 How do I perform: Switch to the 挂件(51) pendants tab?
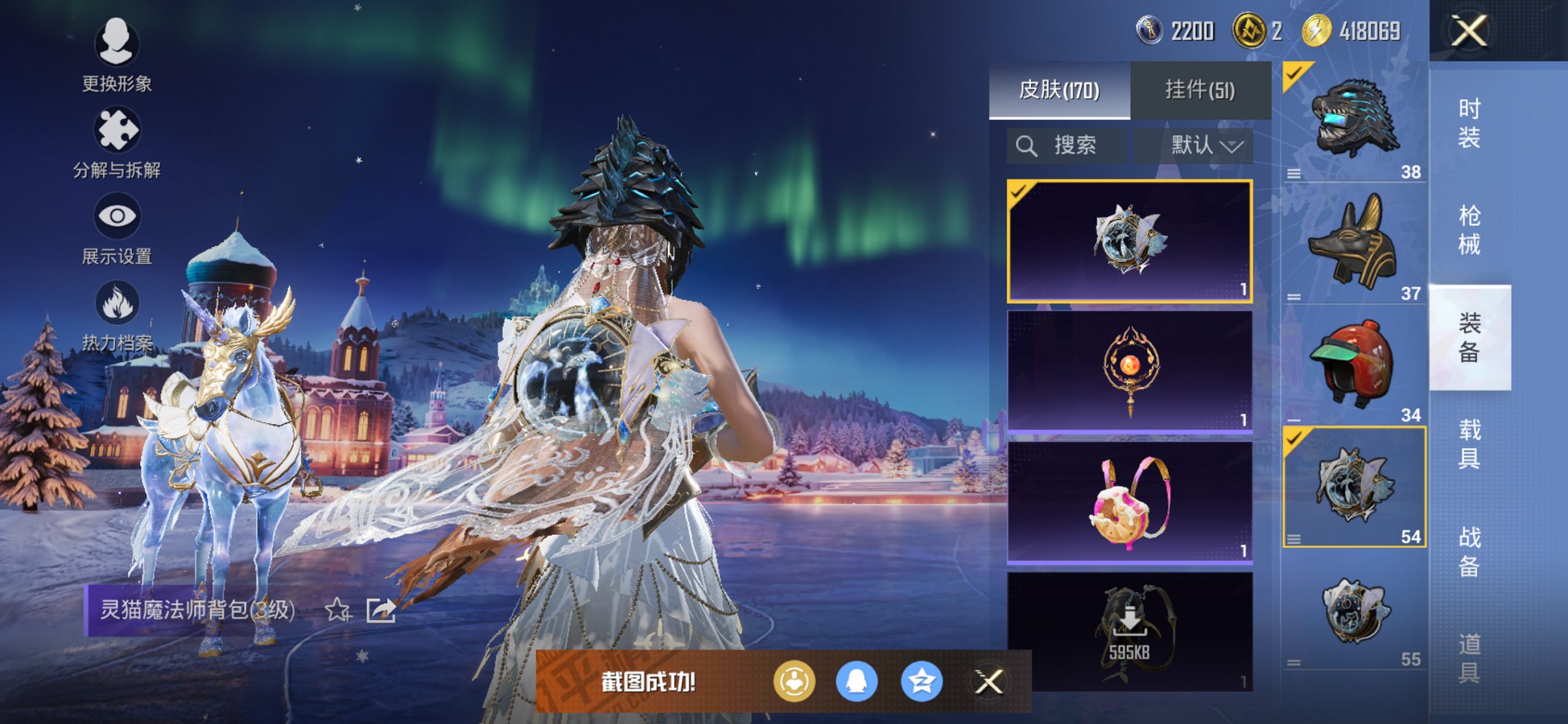1200,90
